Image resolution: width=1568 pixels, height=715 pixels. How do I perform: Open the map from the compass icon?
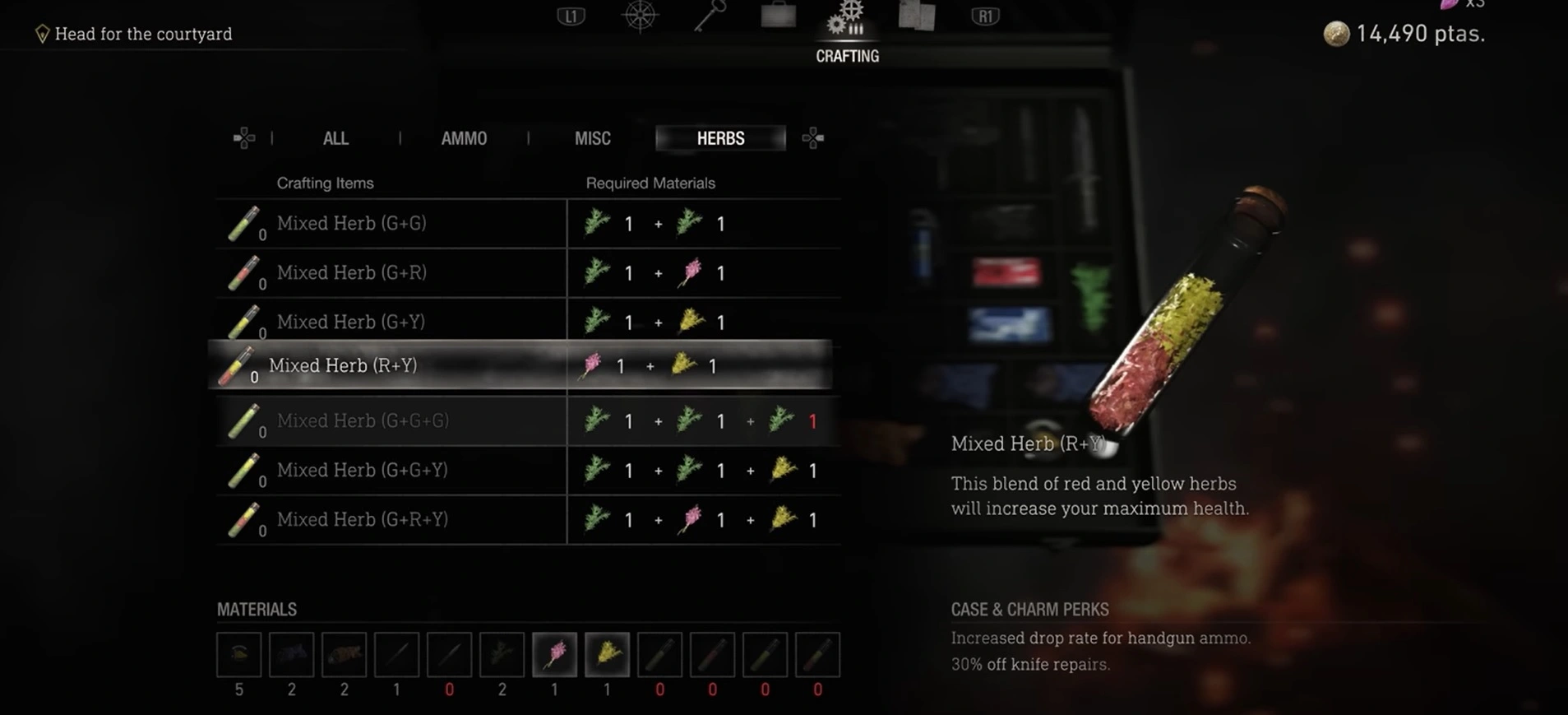pos(640,16)
